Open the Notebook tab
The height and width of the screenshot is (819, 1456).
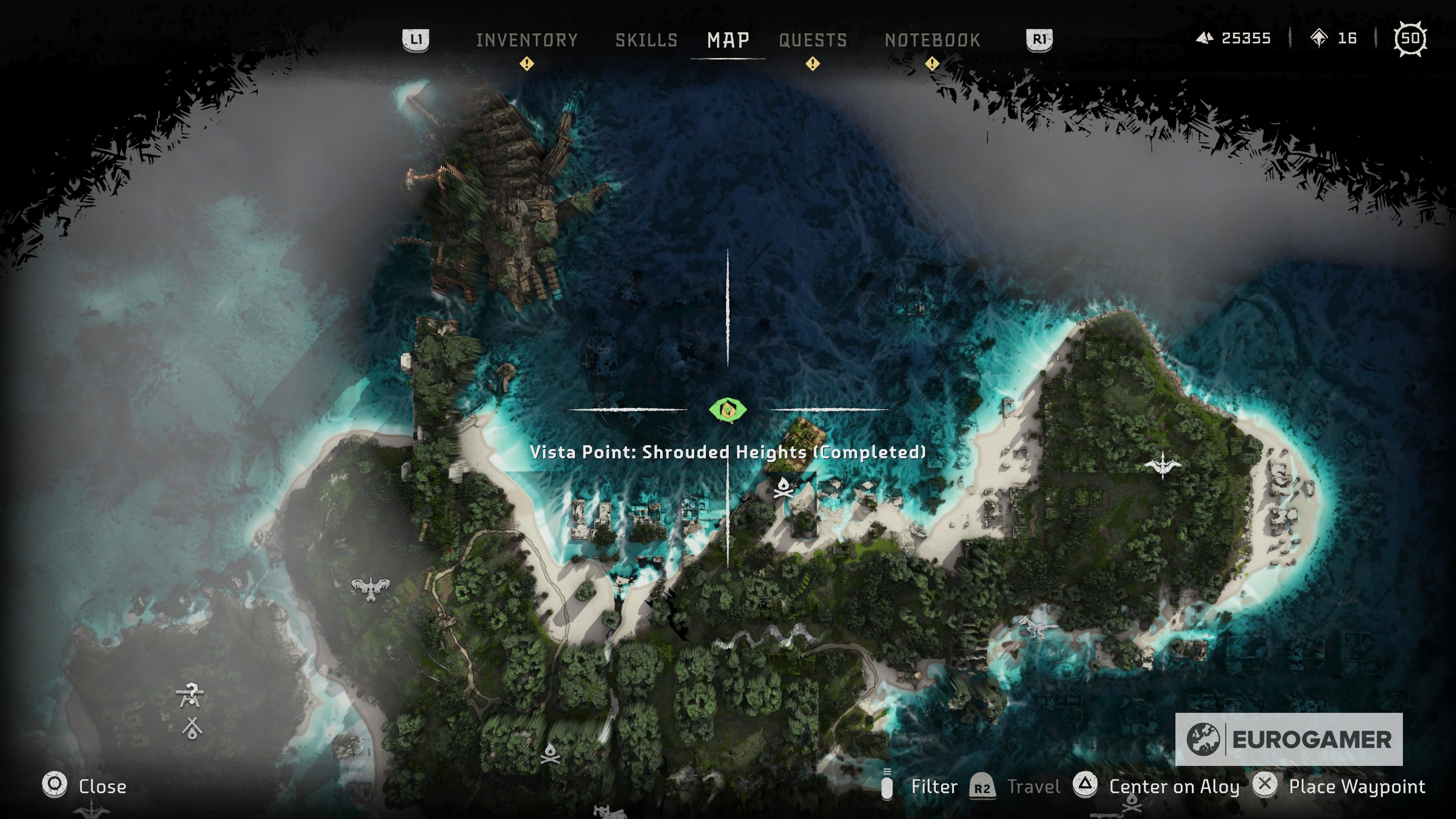(933, 40)
